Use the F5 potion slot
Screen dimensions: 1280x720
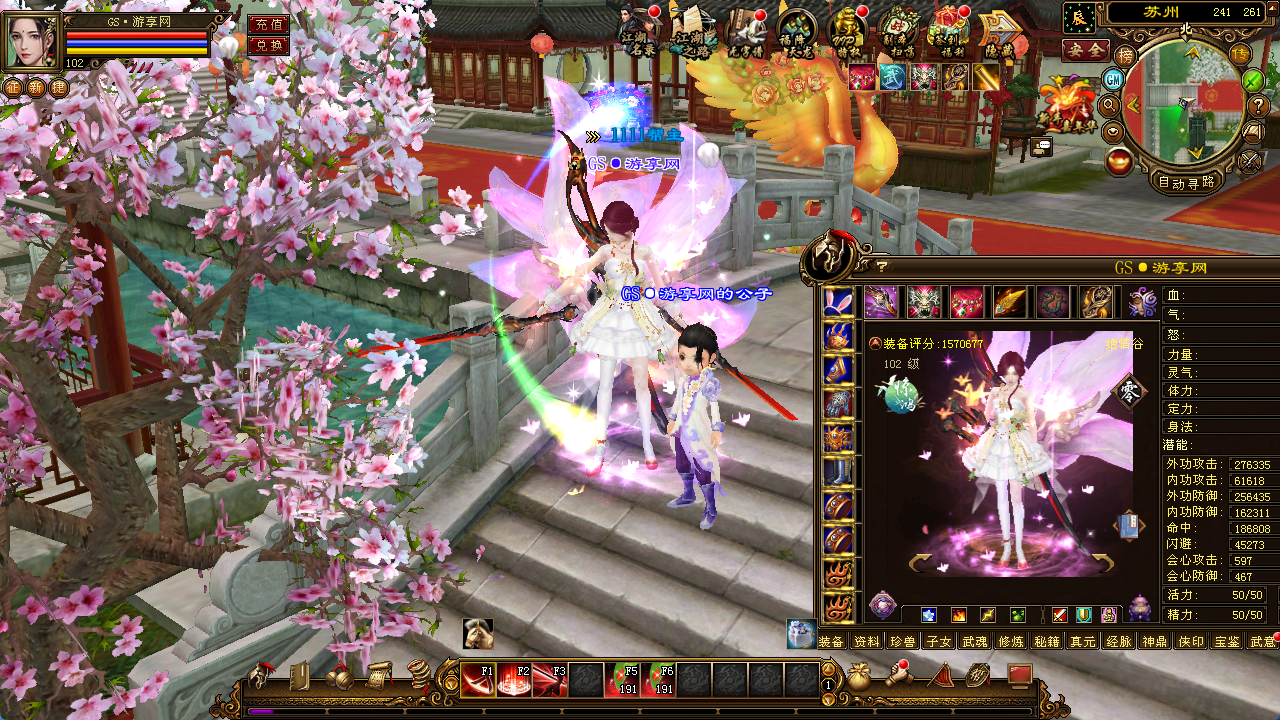pos(622,680)
